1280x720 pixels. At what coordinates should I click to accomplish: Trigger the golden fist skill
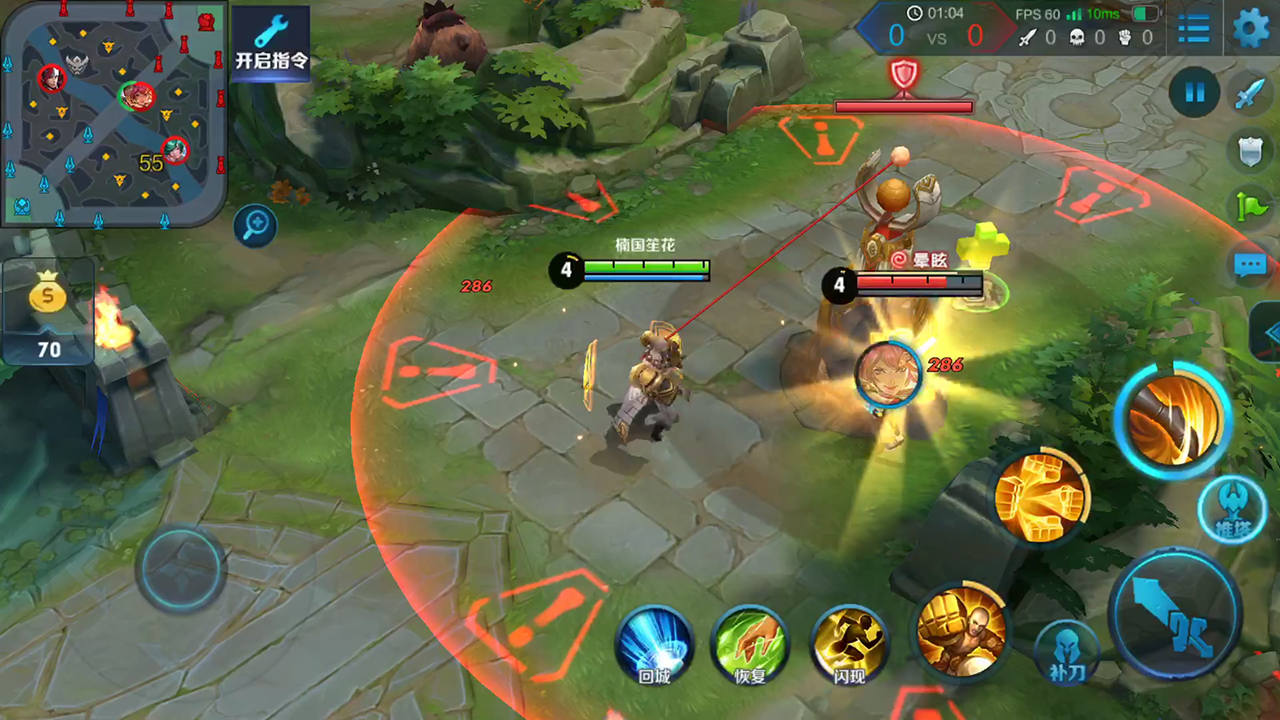[1041, 497]
